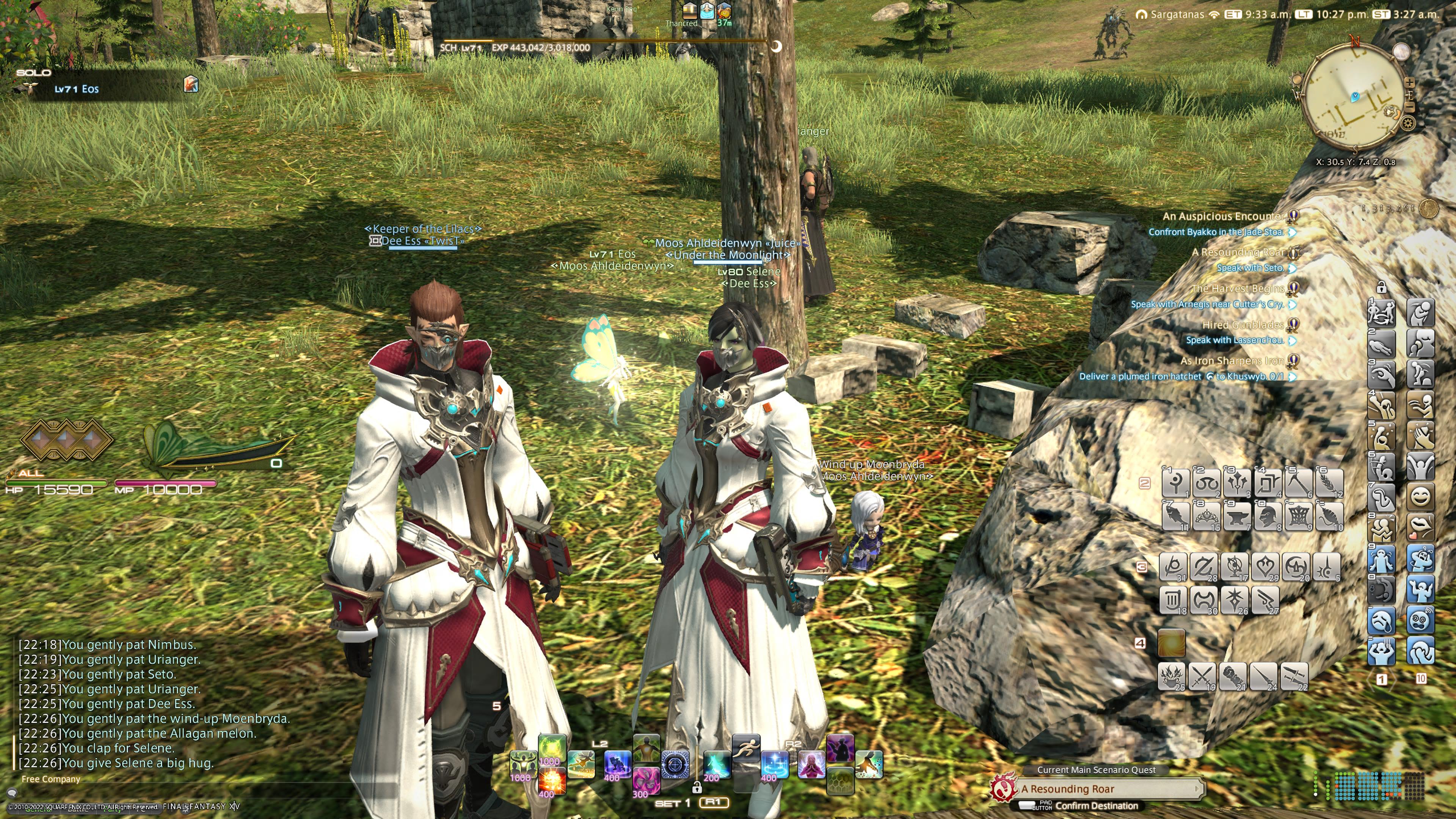Use the pink praying-figure ability

[811, 764]
